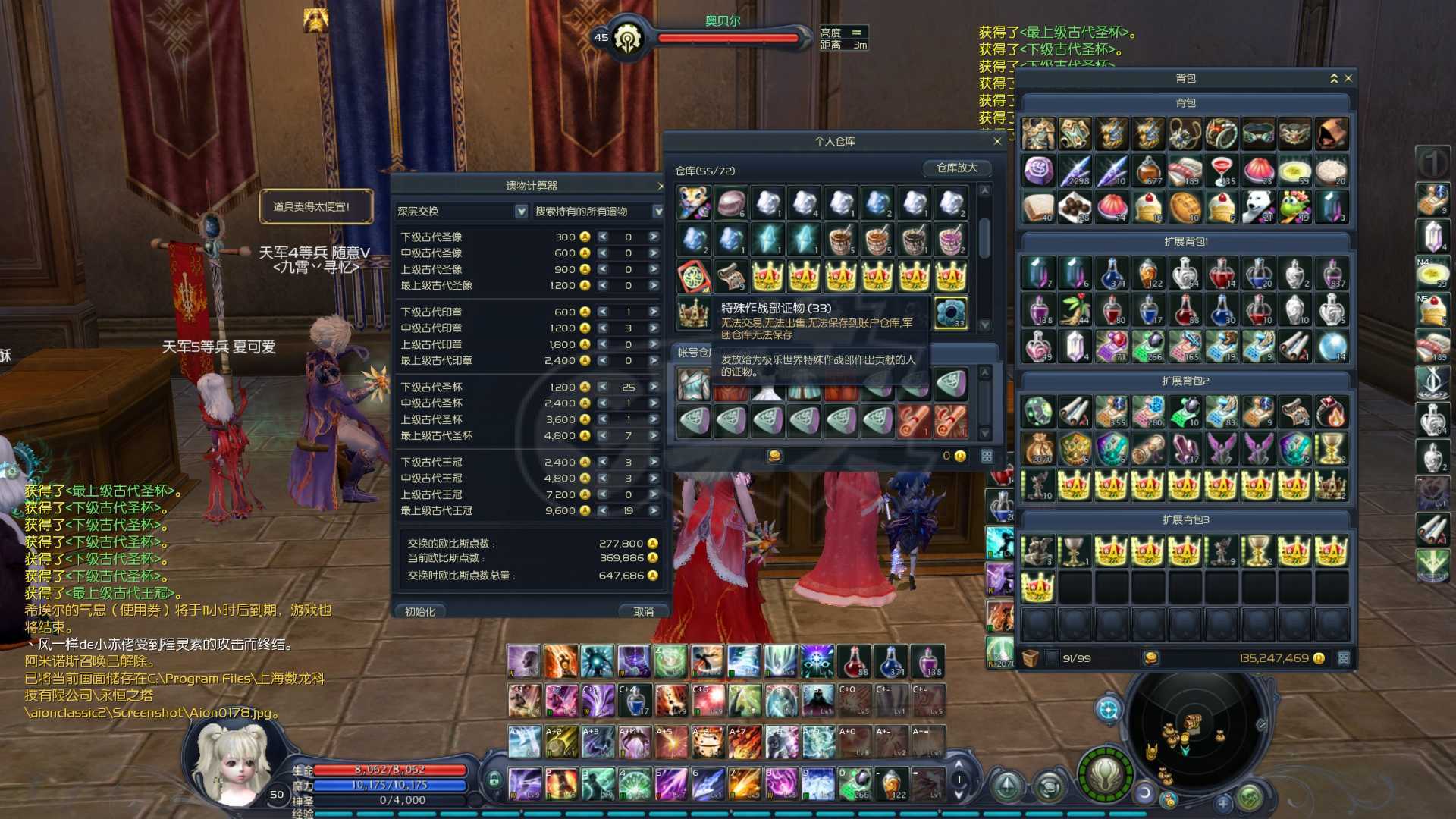Decrease 最上级古代王冠 quantity by one
This screenshot has height=819, width=1456.
603,511
